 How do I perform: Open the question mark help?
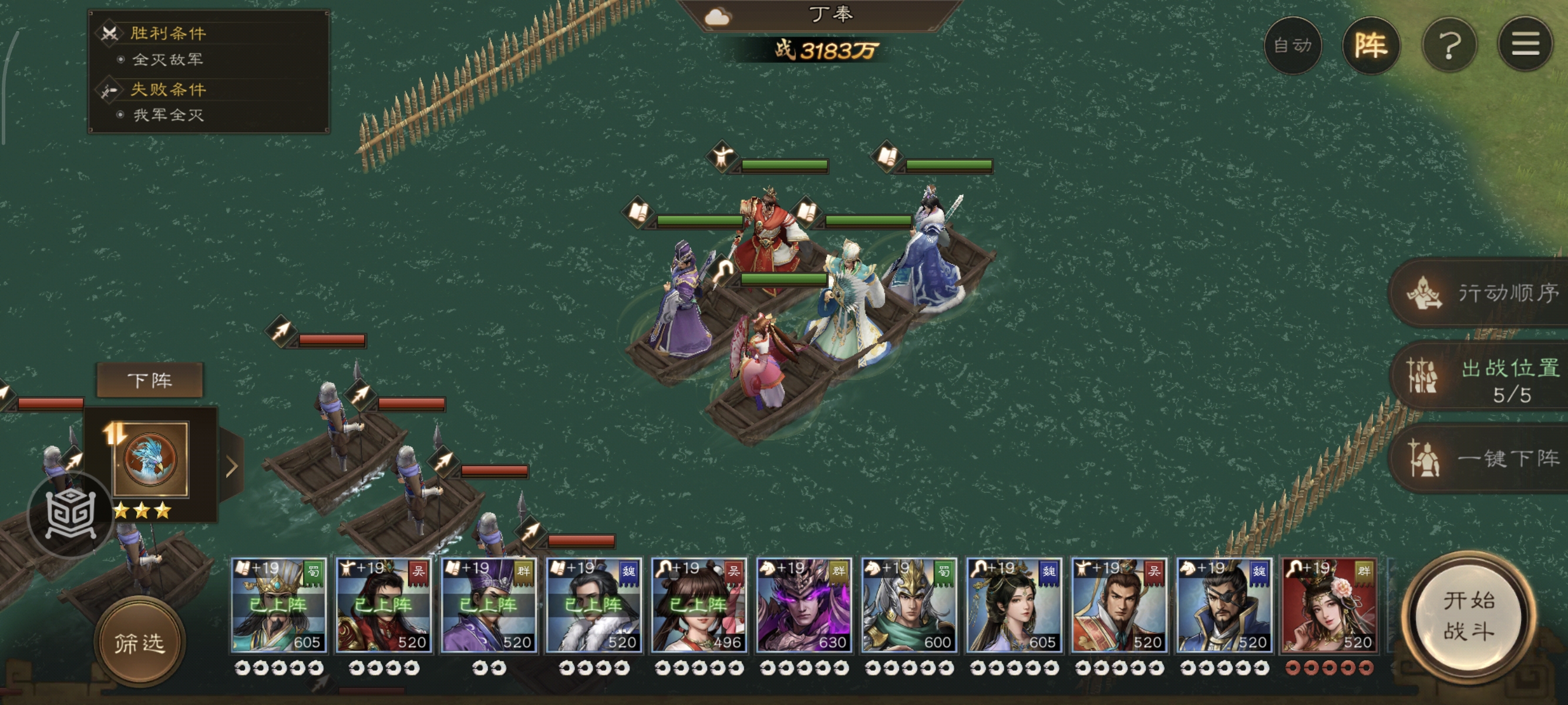(x=1449, y=45)
